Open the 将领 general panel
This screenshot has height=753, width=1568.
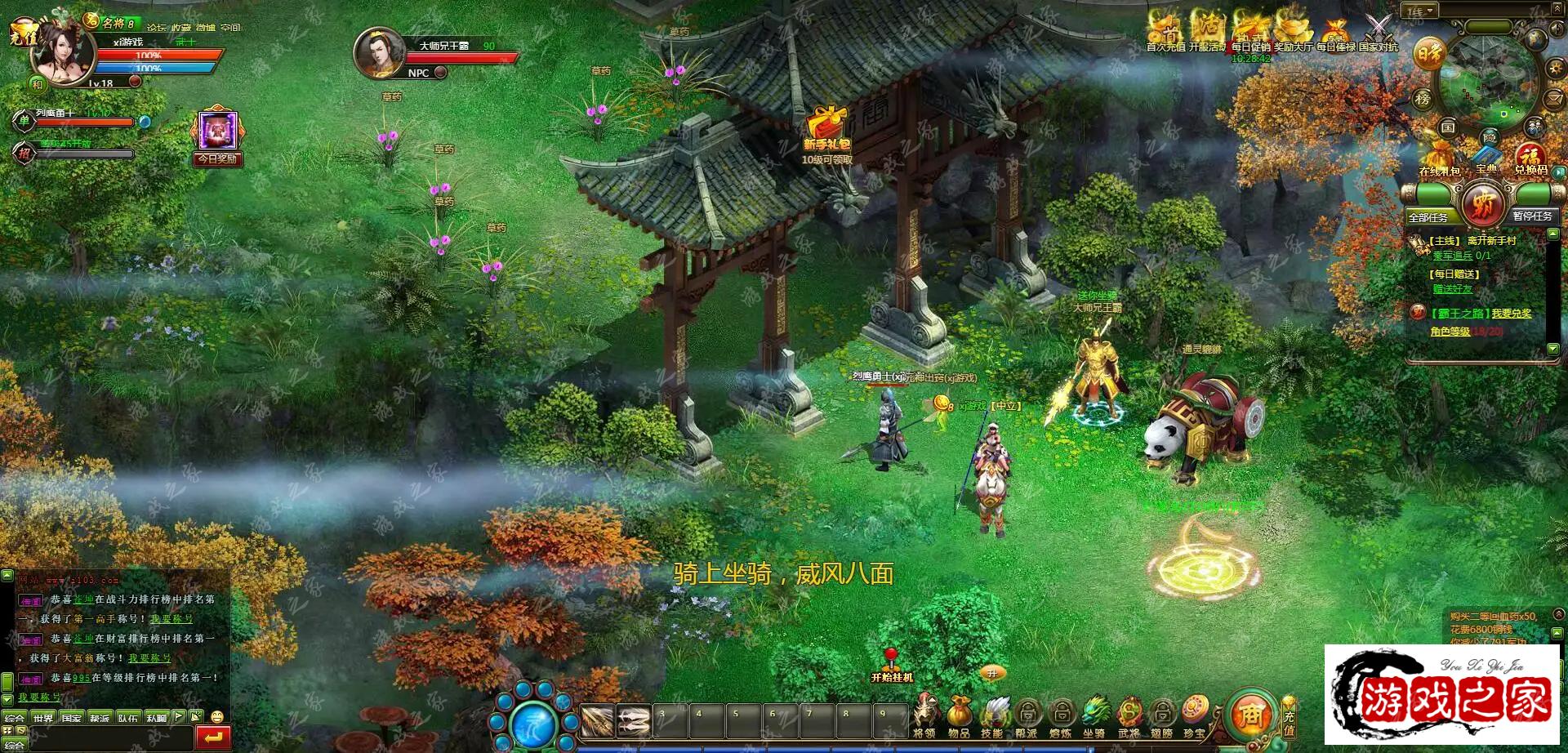(924, 715)
